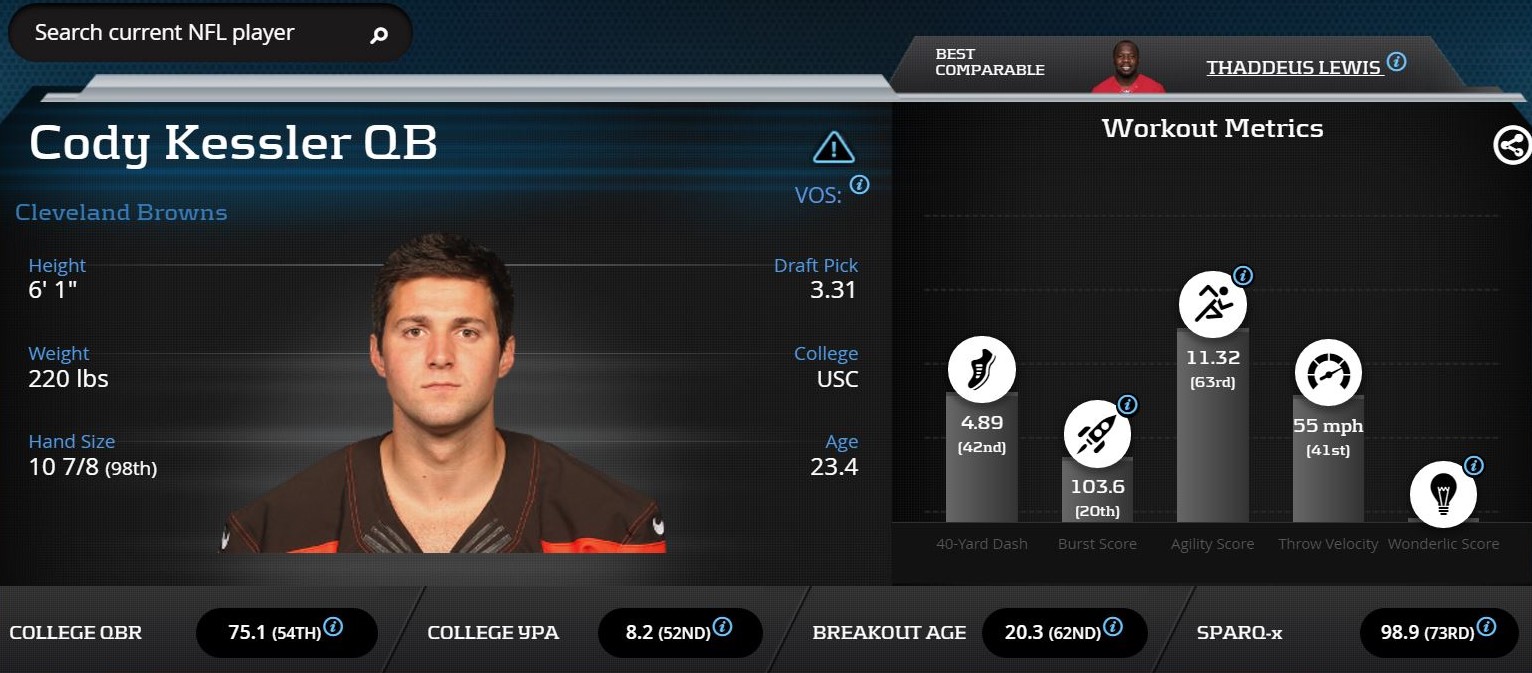Image resolution: width=1532 pixels, height=673 pixels.
Task: Click Thaddeus Lewis's headshot thumbnail
Action: pos(1128,66)
